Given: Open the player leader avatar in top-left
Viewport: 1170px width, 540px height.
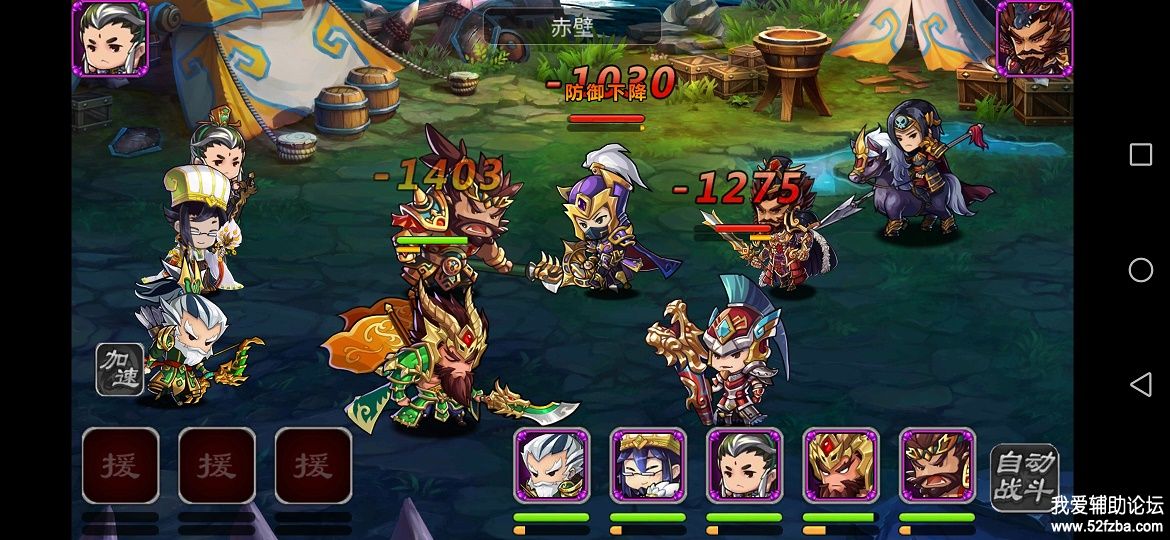Looking at the screenshot, I should [x=110, y=38].
